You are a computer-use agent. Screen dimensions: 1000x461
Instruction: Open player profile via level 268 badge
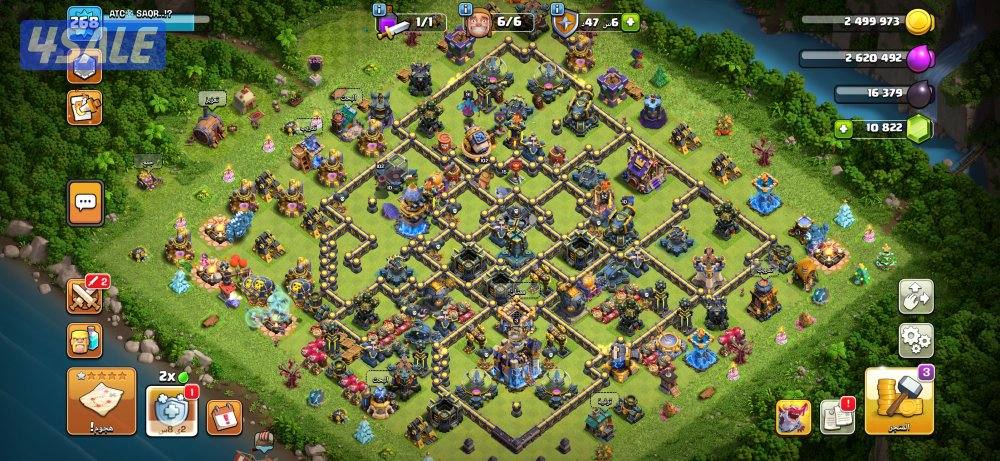pyautogui.click(x=84, y=21)
